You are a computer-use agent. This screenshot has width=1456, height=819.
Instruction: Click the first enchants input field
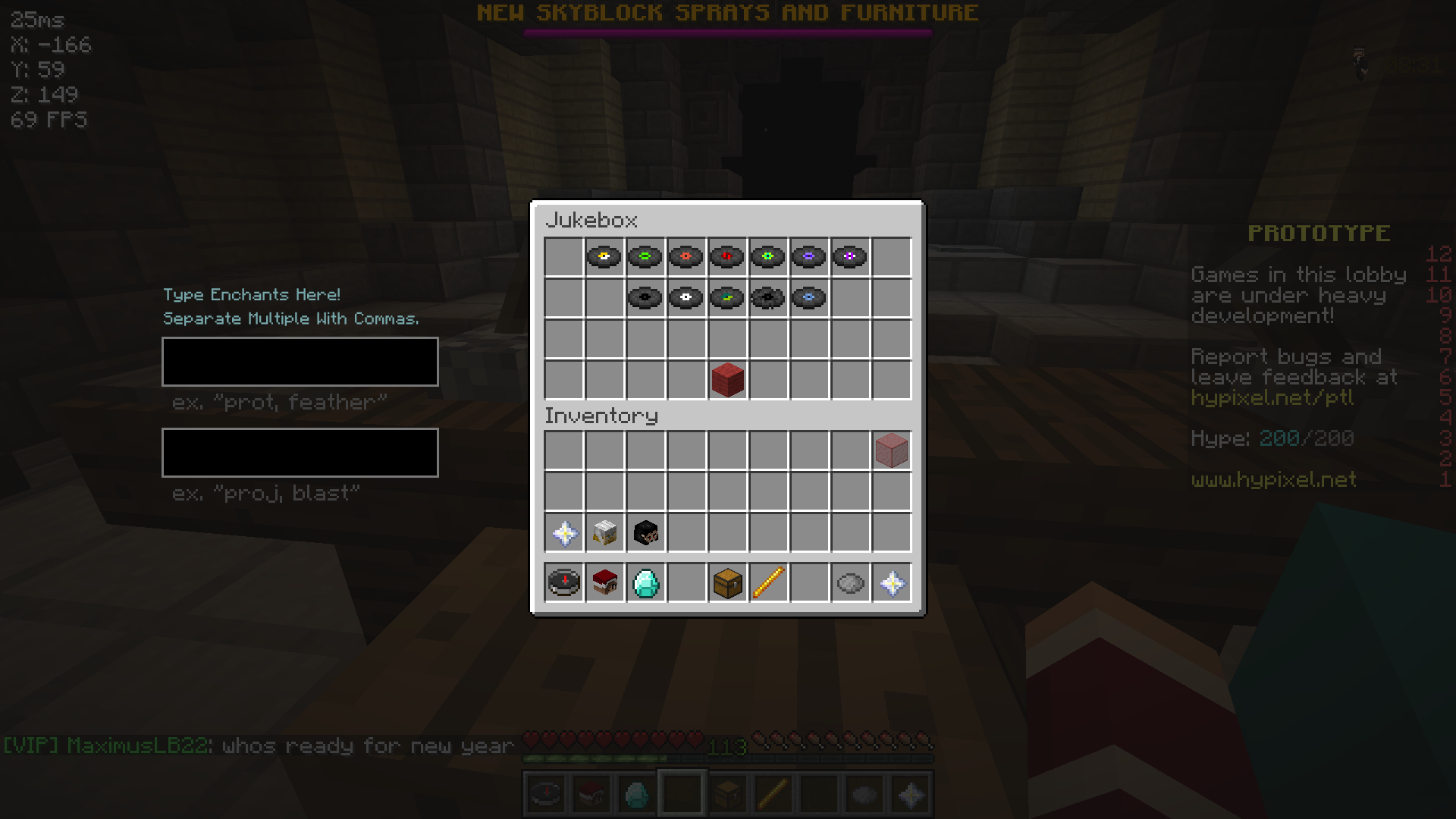coord(300,362)
